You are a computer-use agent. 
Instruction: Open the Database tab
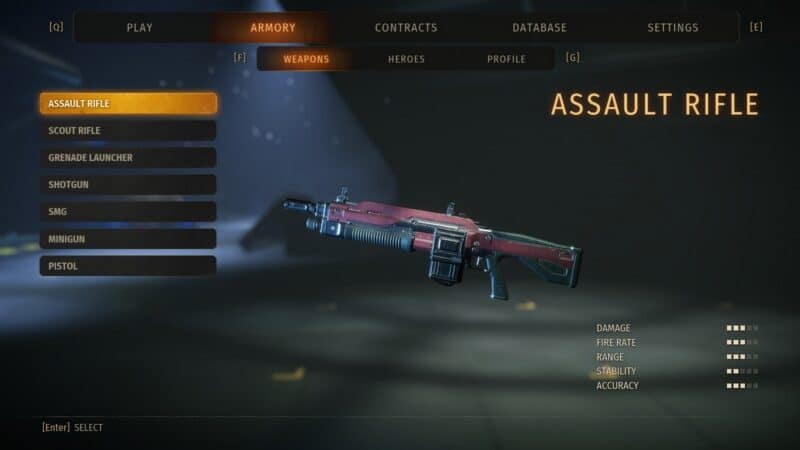point(539,28)
